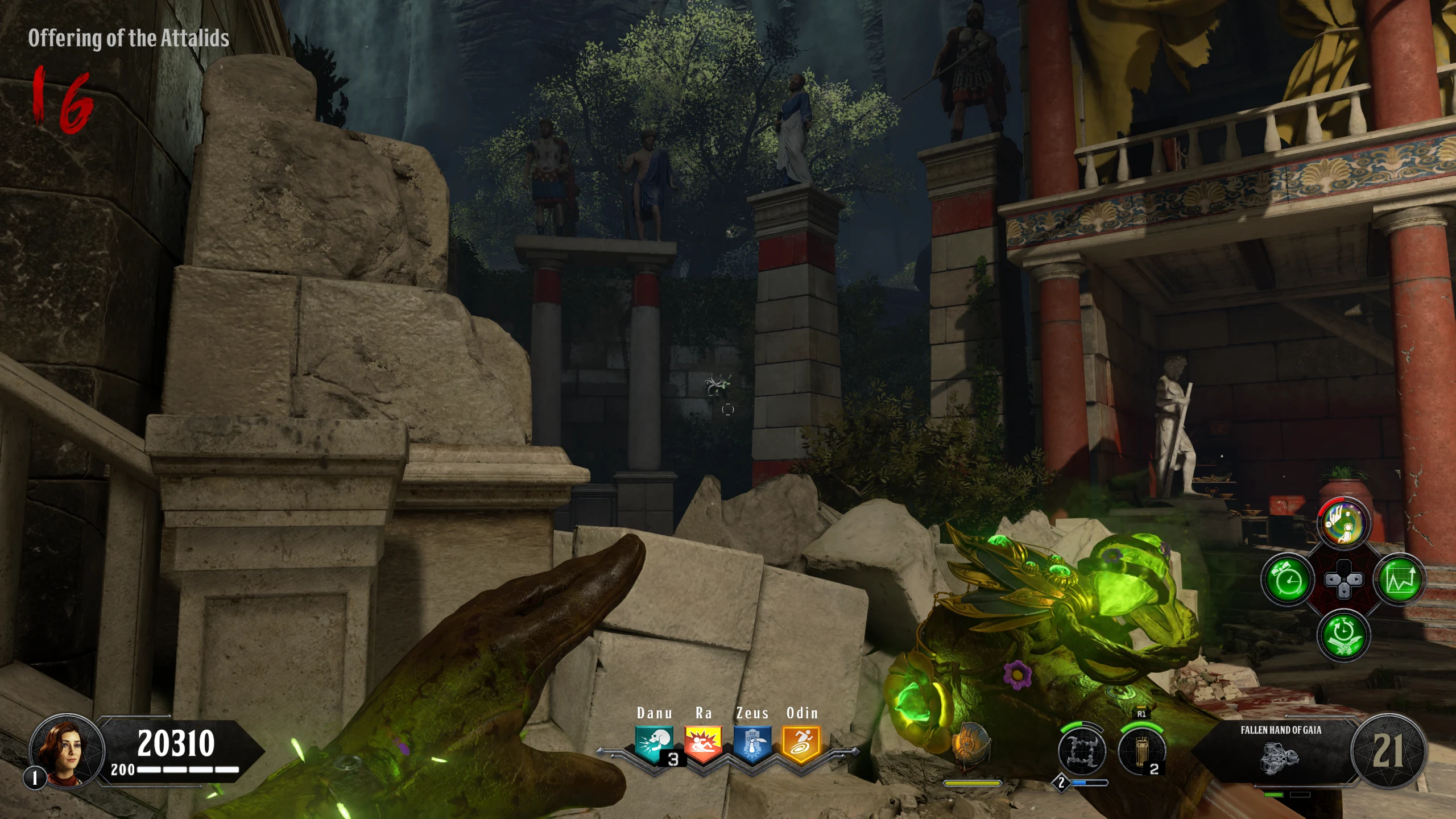Open the Offering of the Attalids objective
This screenshot has width=1456, height=819.
129,38
